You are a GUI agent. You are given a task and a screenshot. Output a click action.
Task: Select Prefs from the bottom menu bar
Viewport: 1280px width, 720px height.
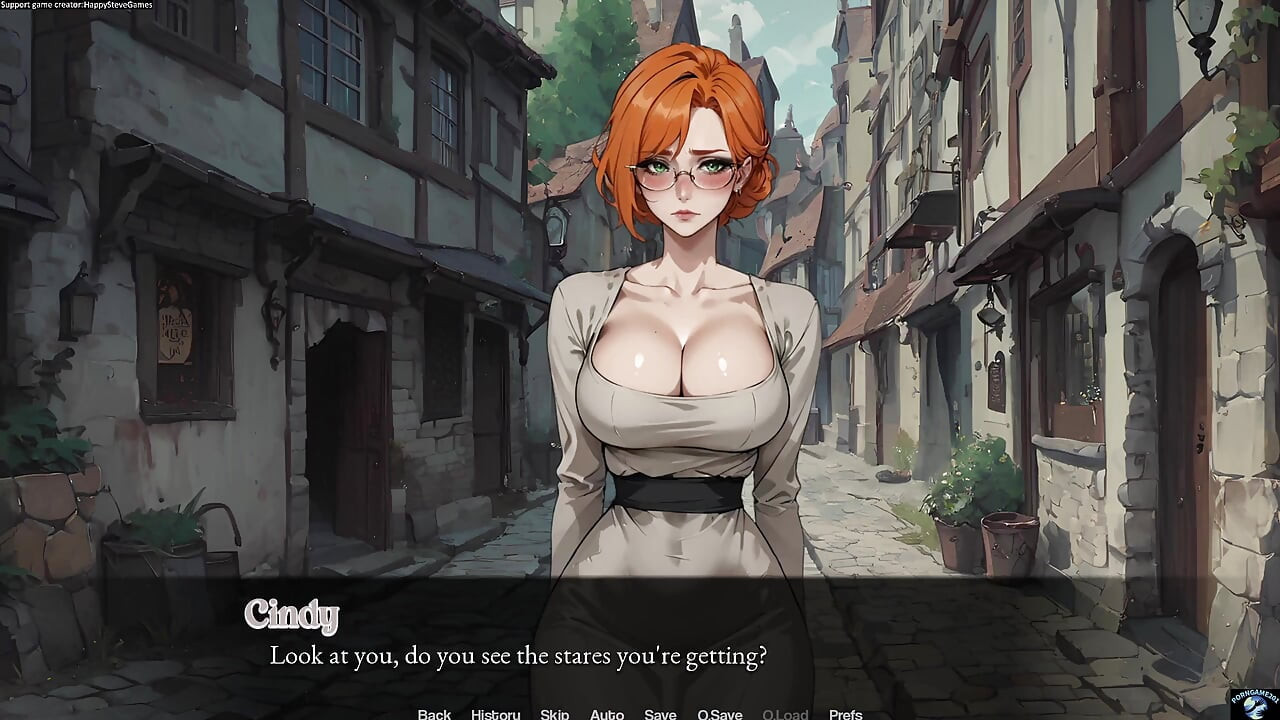848,714
